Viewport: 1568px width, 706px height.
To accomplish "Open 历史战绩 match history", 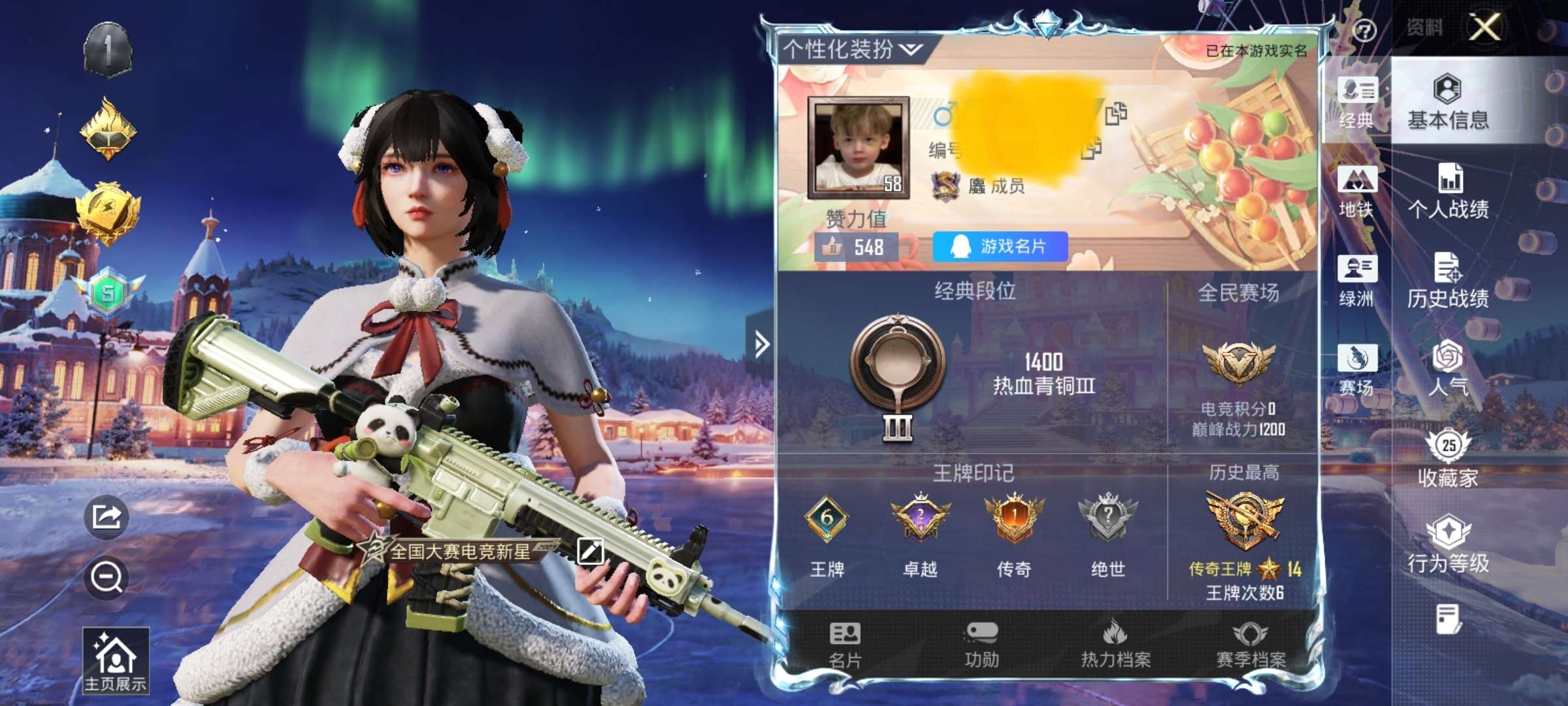I will [1448, 280].
